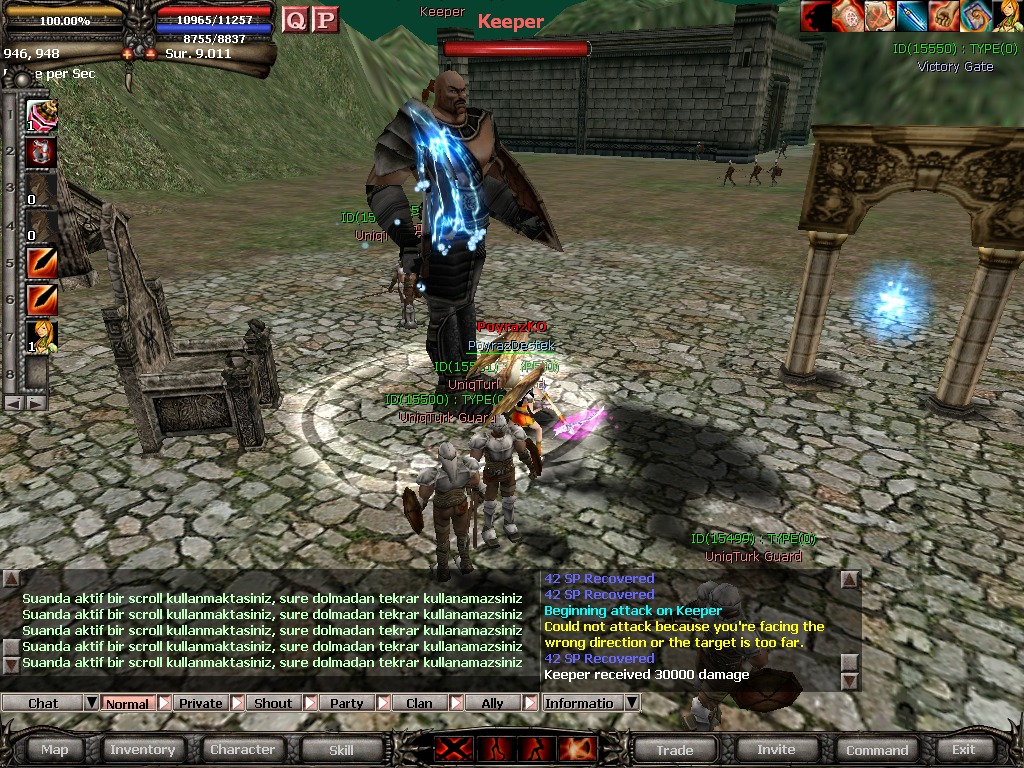Start a Trade request
Screen dimensions: 1024x768
674,749
